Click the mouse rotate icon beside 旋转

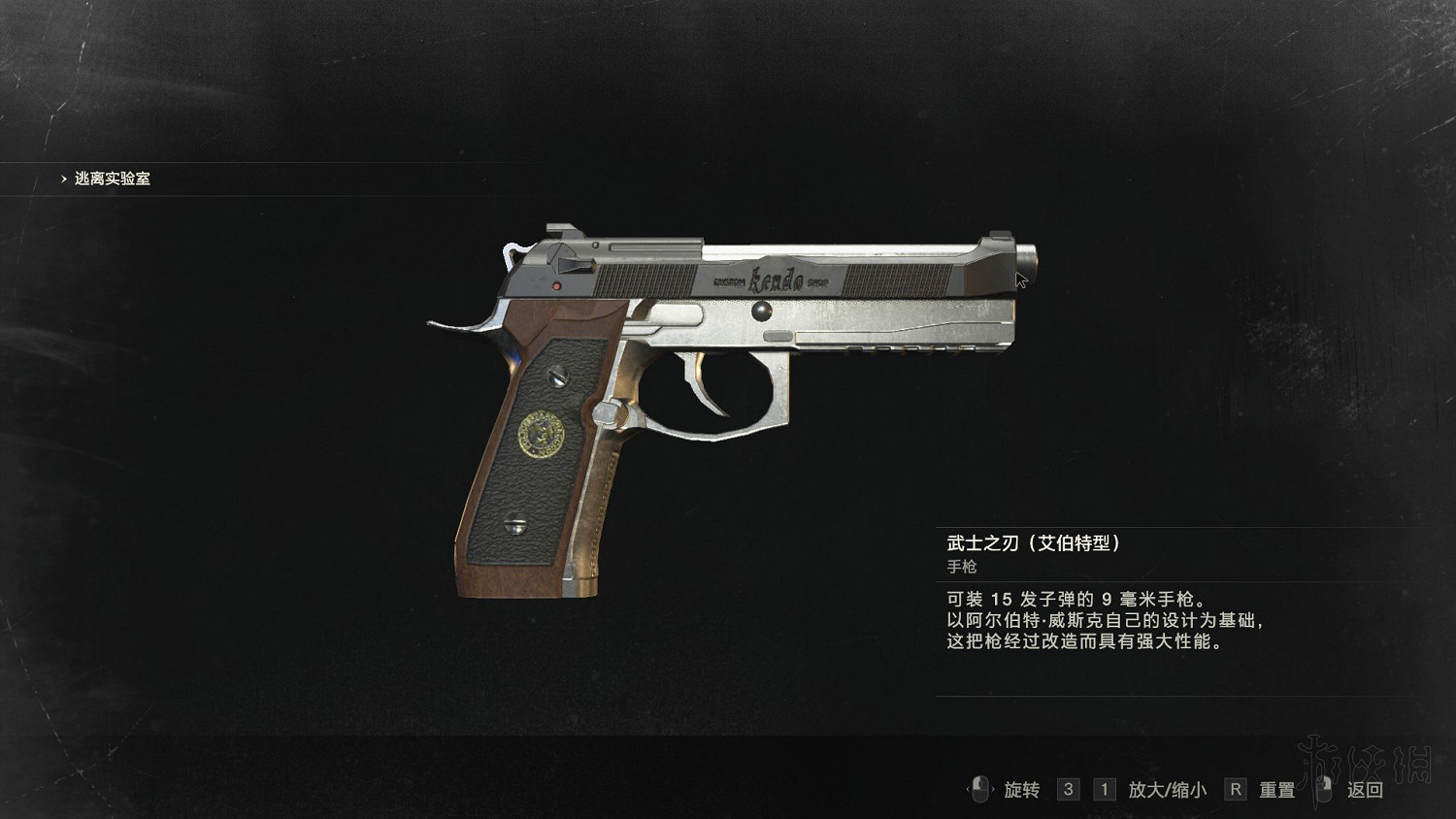[x=980, y=791]
